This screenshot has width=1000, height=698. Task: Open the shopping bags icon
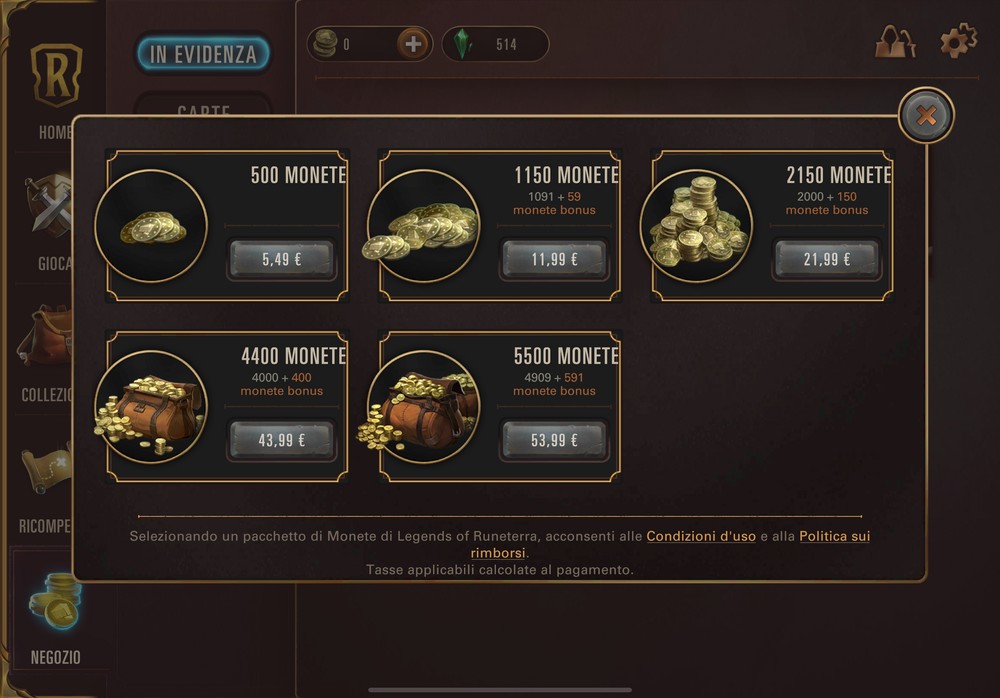(x=896, y=42)
